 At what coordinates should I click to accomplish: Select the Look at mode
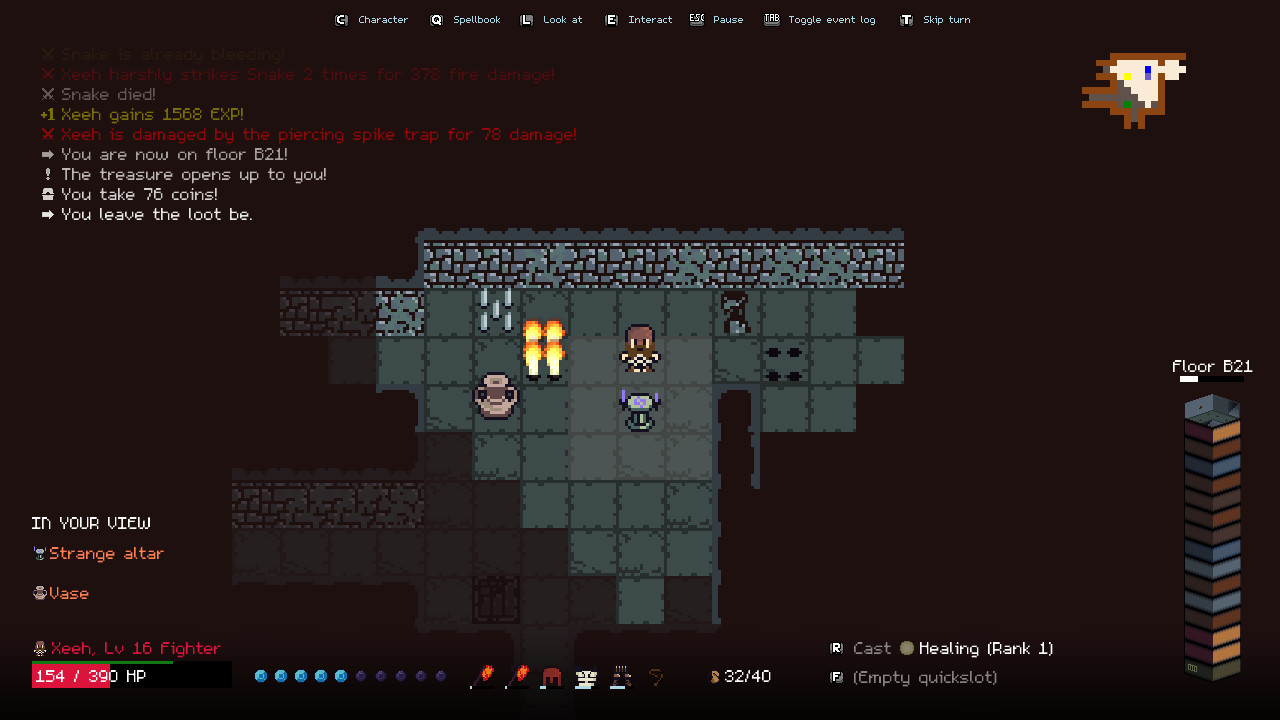click(x=551, y=19)
